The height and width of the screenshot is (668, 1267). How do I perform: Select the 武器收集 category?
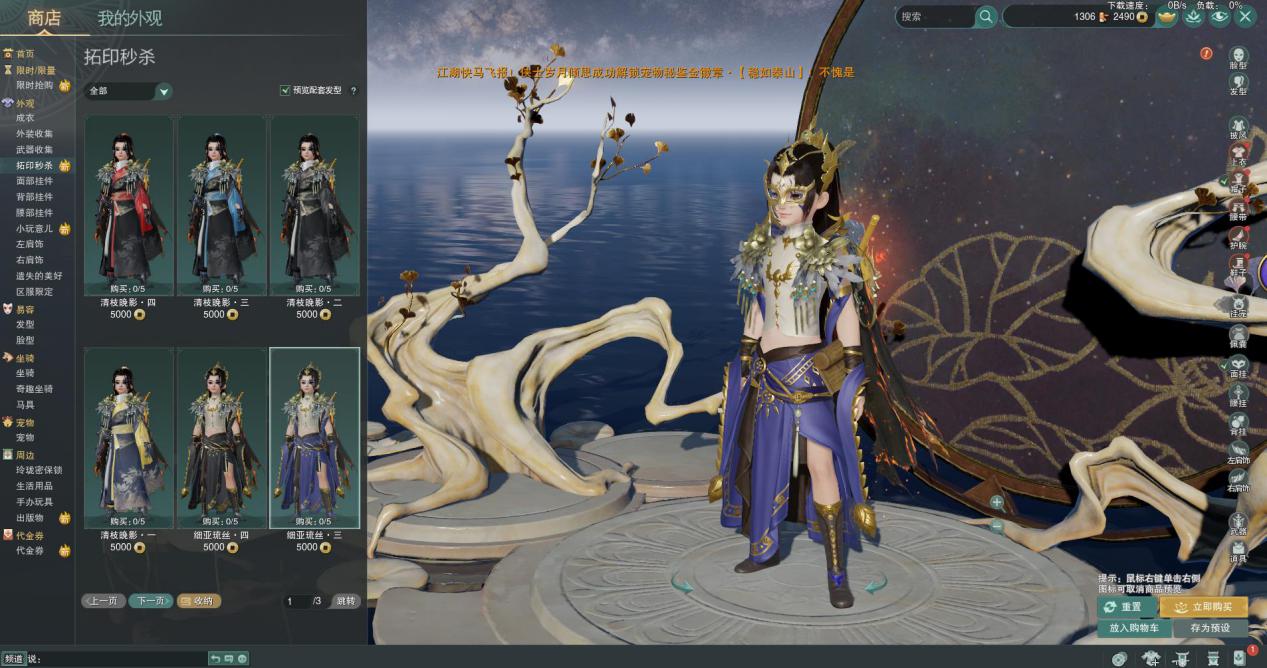(34, 150)
